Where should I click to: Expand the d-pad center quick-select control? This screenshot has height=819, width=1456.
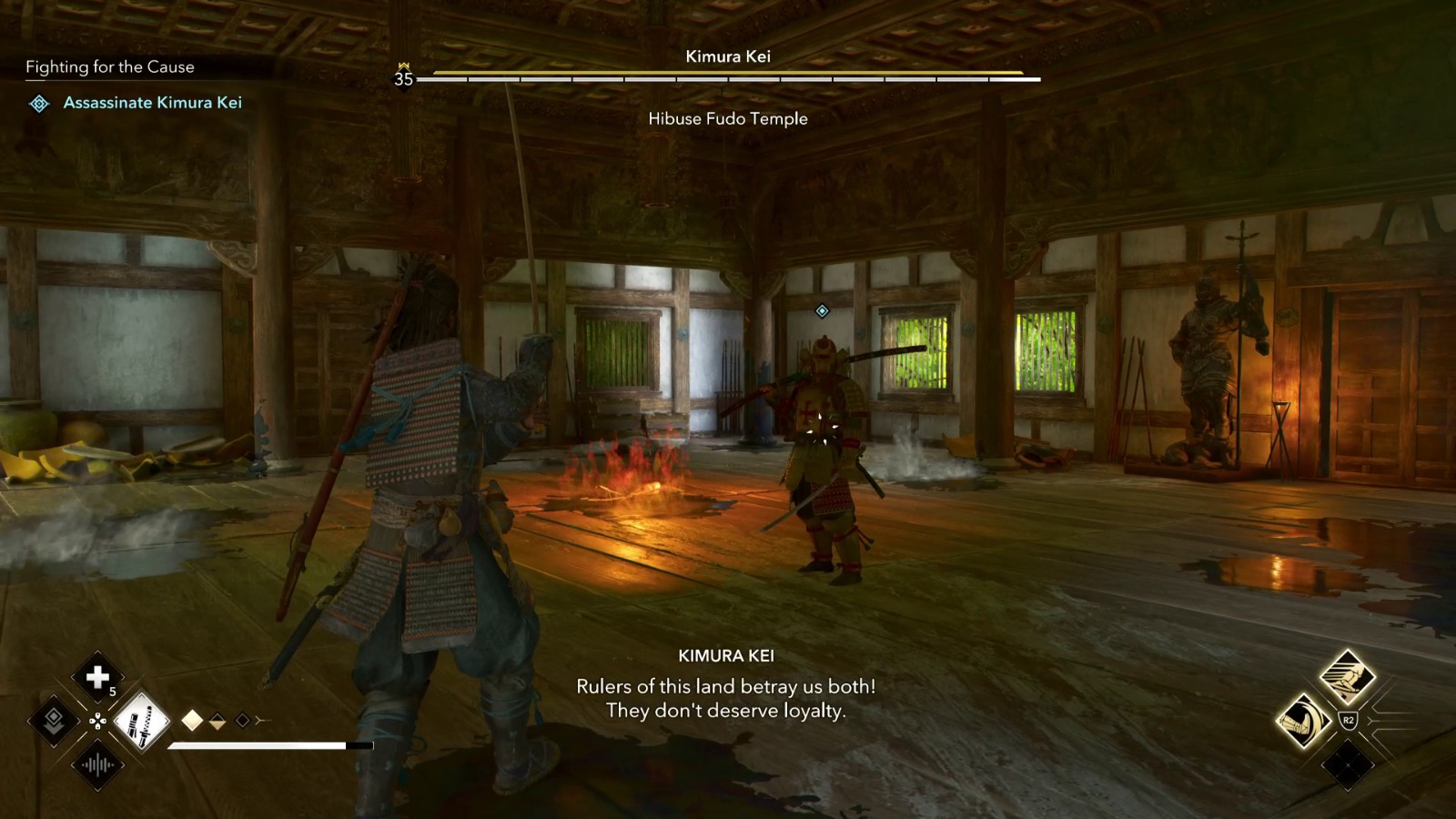pyautogui.click(x=96, y=720)
